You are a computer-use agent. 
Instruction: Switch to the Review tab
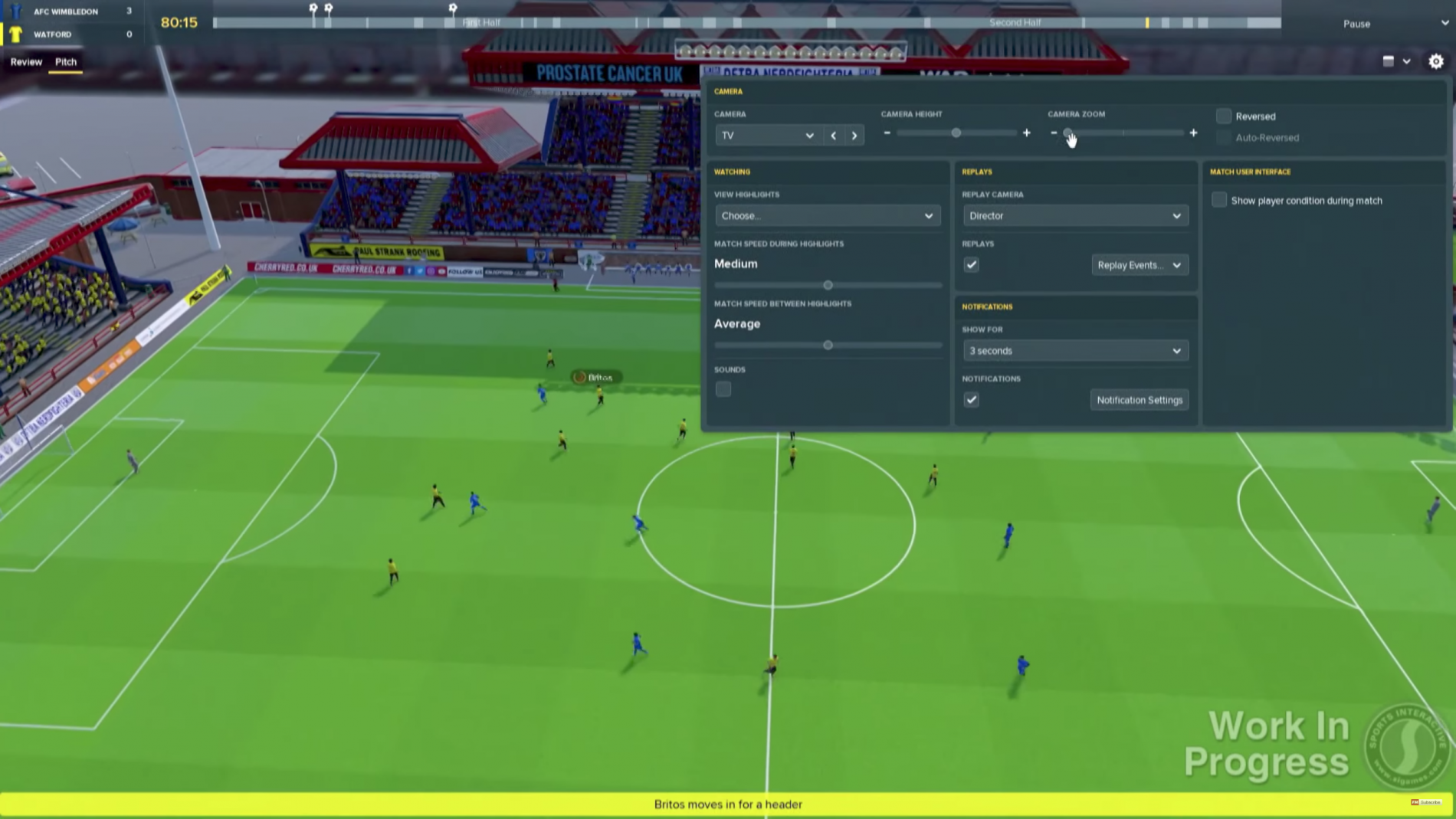[26, 61]
